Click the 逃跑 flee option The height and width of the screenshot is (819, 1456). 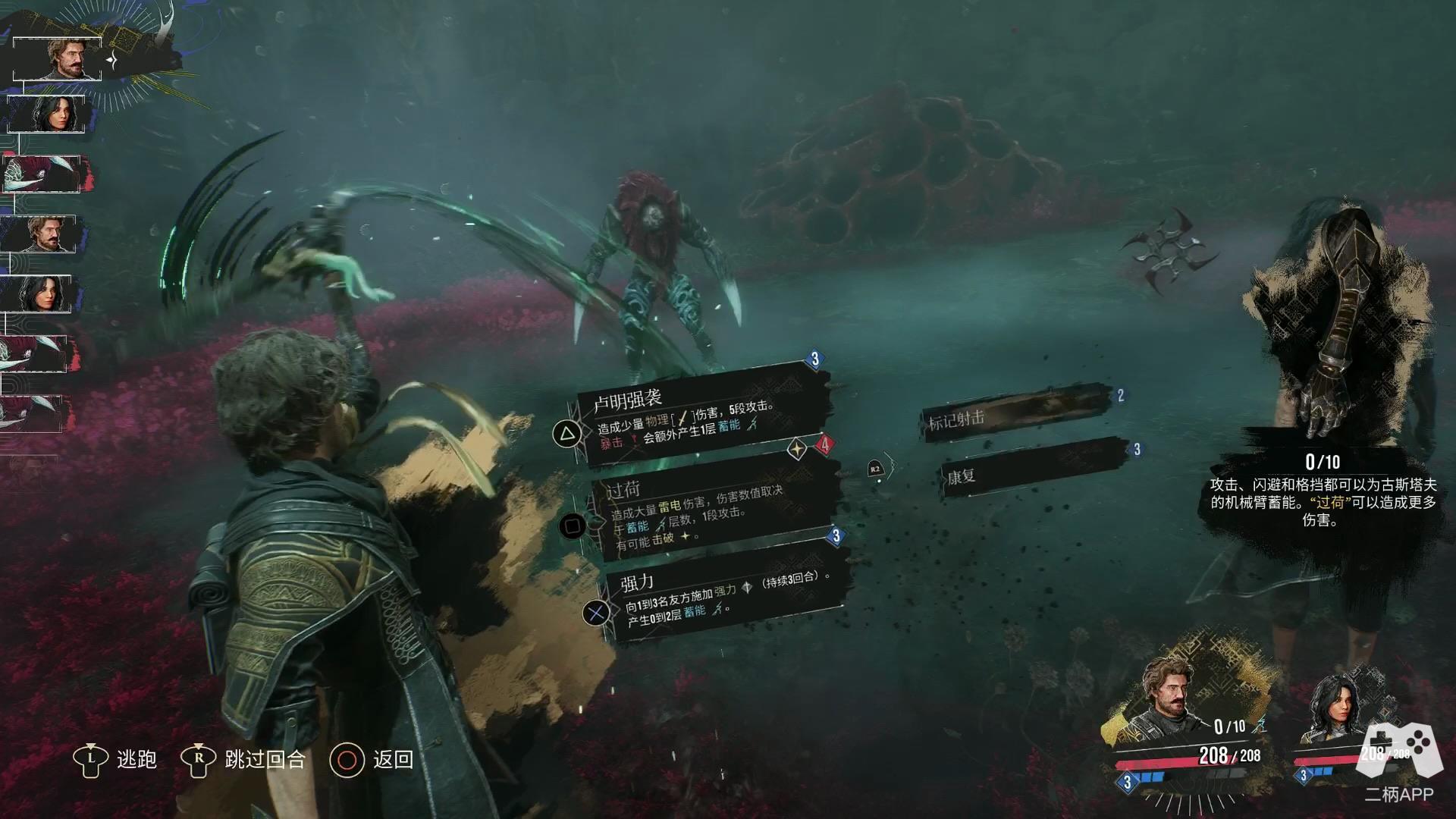[x=116, y=759]
